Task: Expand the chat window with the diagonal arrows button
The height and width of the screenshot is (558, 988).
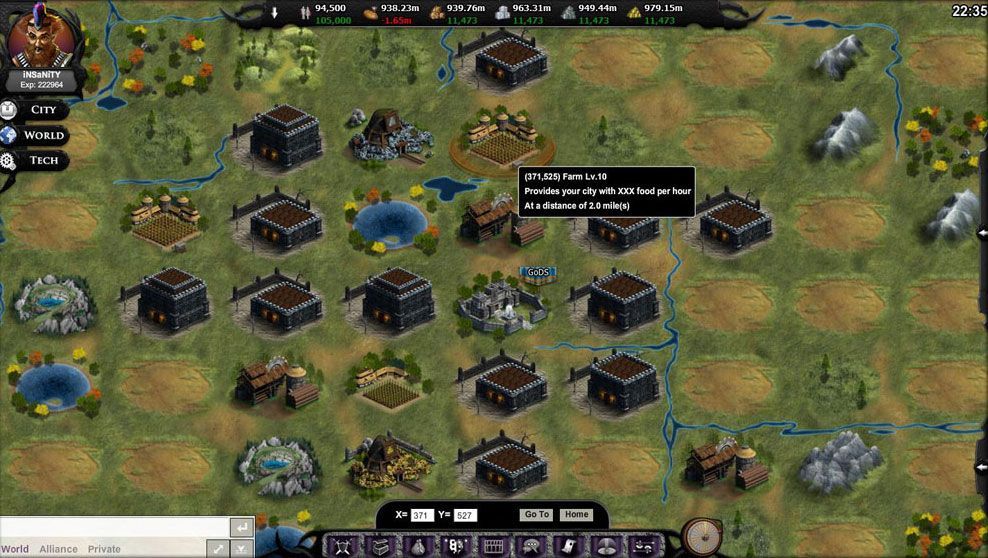Action: coord(217,548)
